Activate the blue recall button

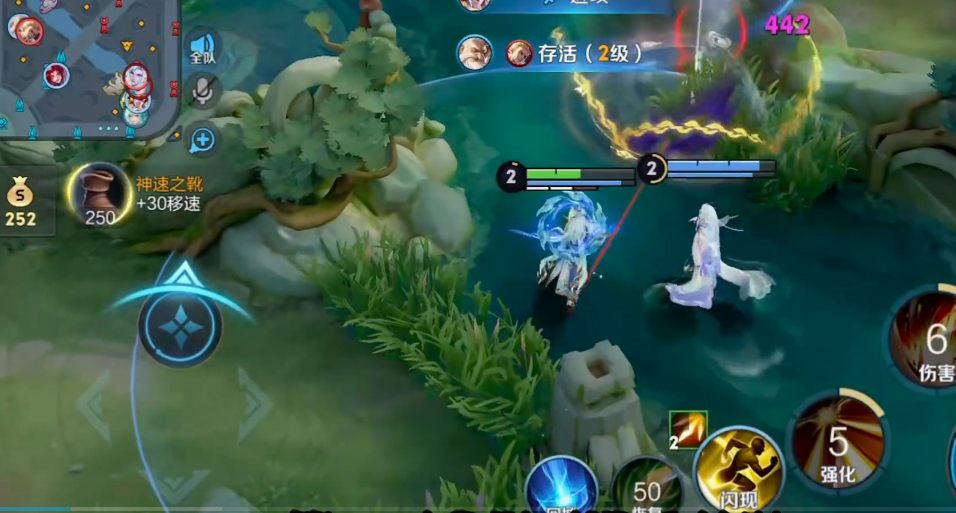coord(561,489)
